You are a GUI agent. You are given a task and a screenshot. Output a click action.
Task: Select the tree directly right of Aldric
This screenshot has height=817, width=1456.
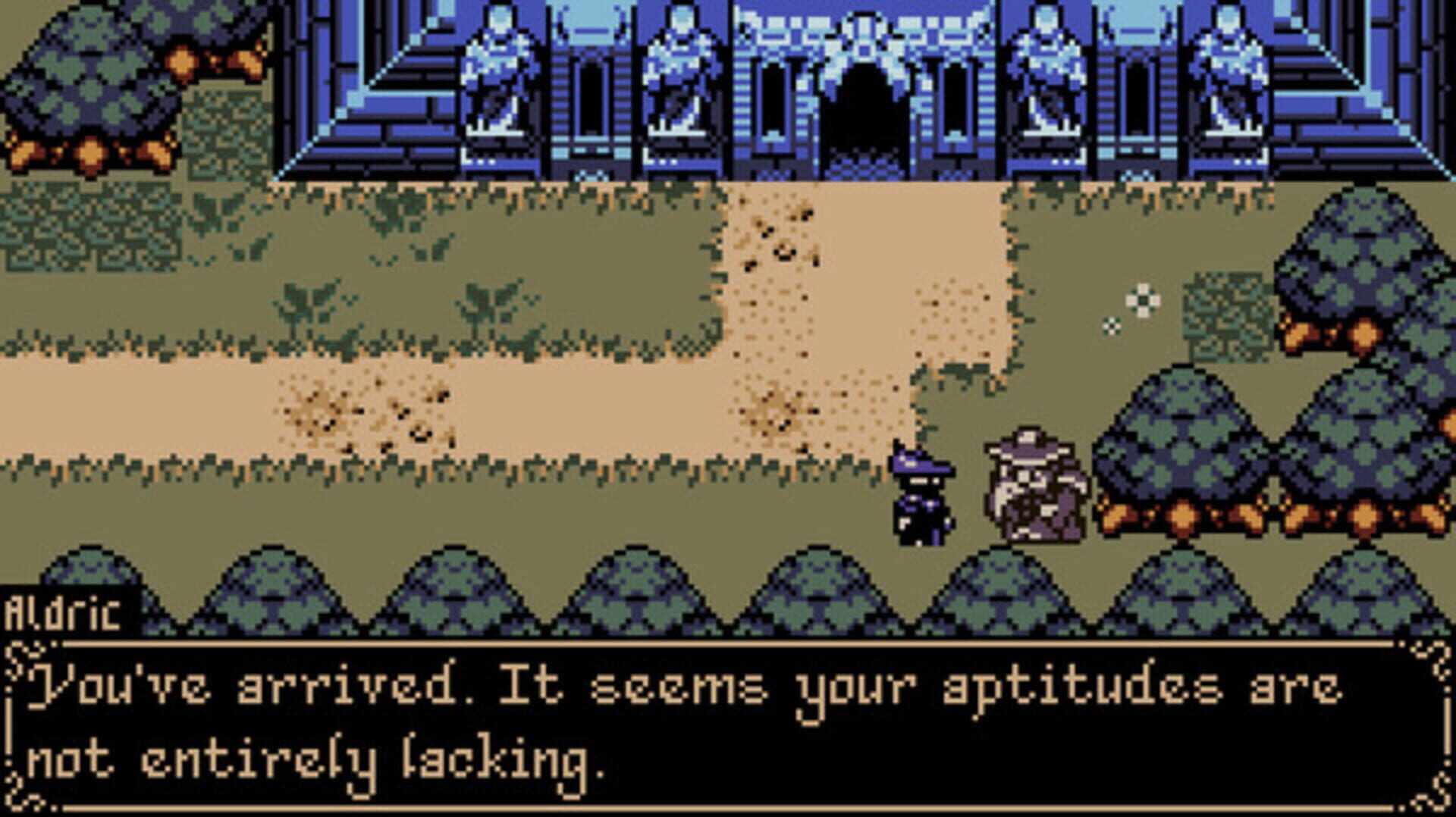point(1183,466)
